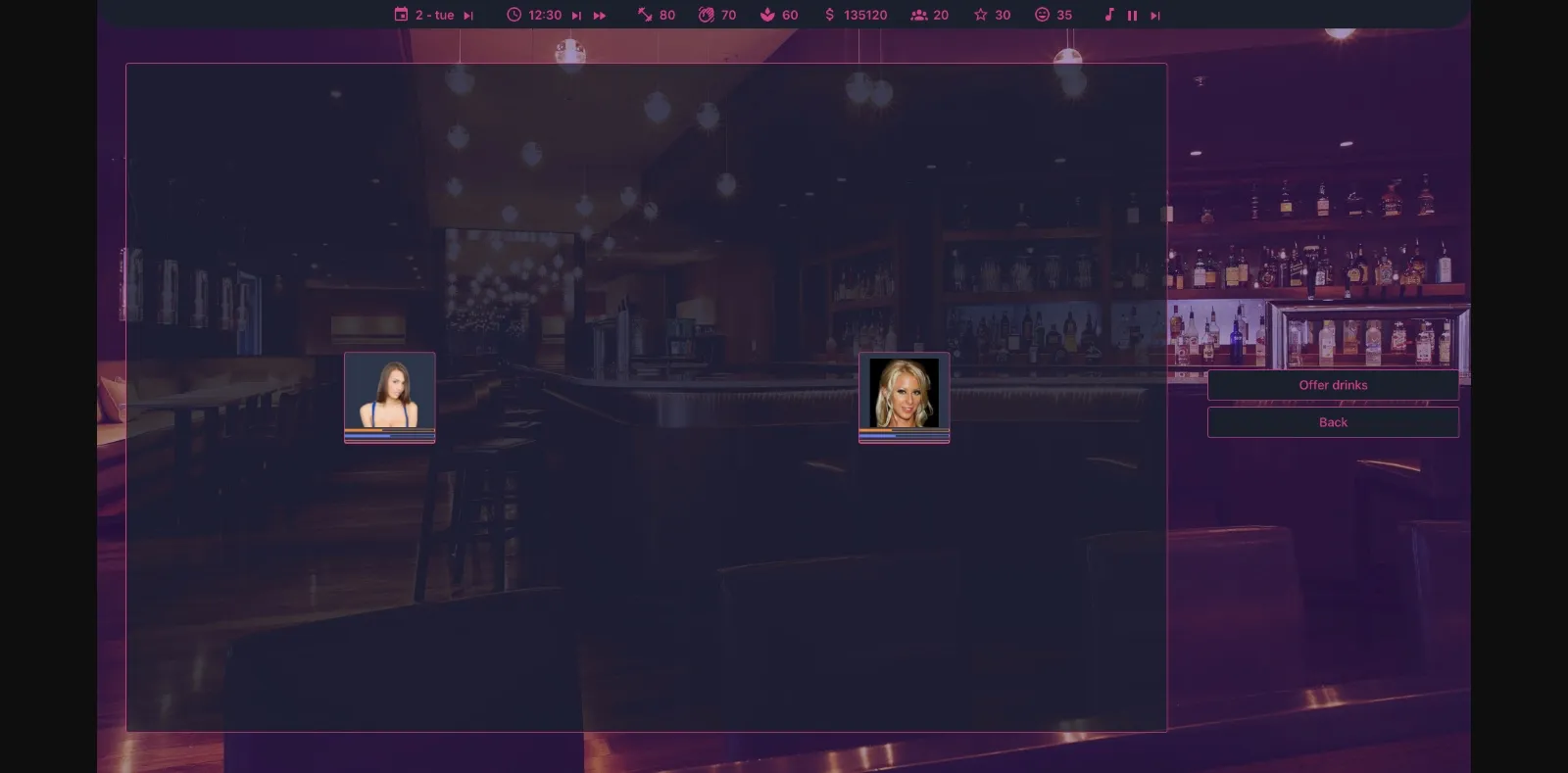The height and width of the screenshot is (773, 1568).
Task: Pause the game with the pause icon
Action: coord(1132,15)
